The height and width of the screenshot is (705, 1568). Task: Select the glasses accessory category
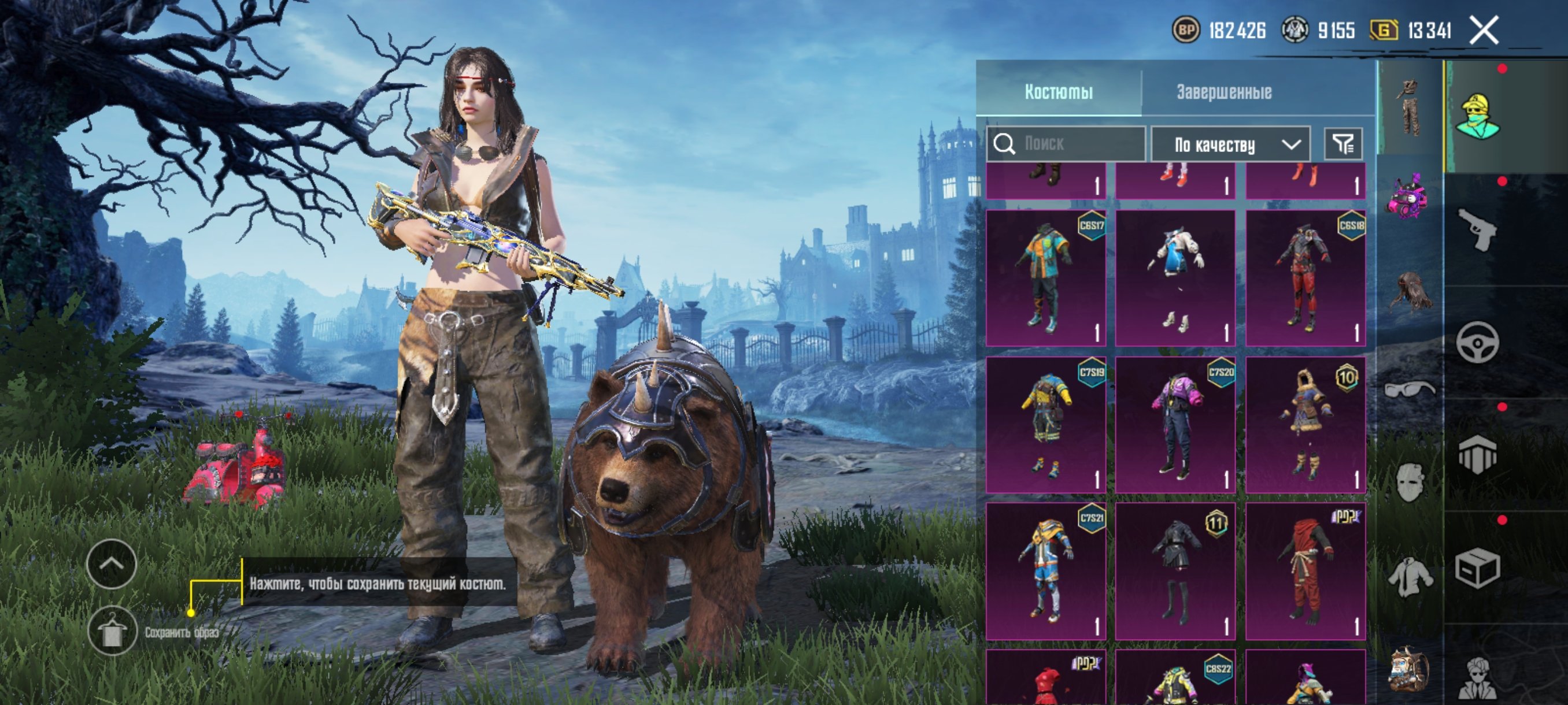[1408, 388]
